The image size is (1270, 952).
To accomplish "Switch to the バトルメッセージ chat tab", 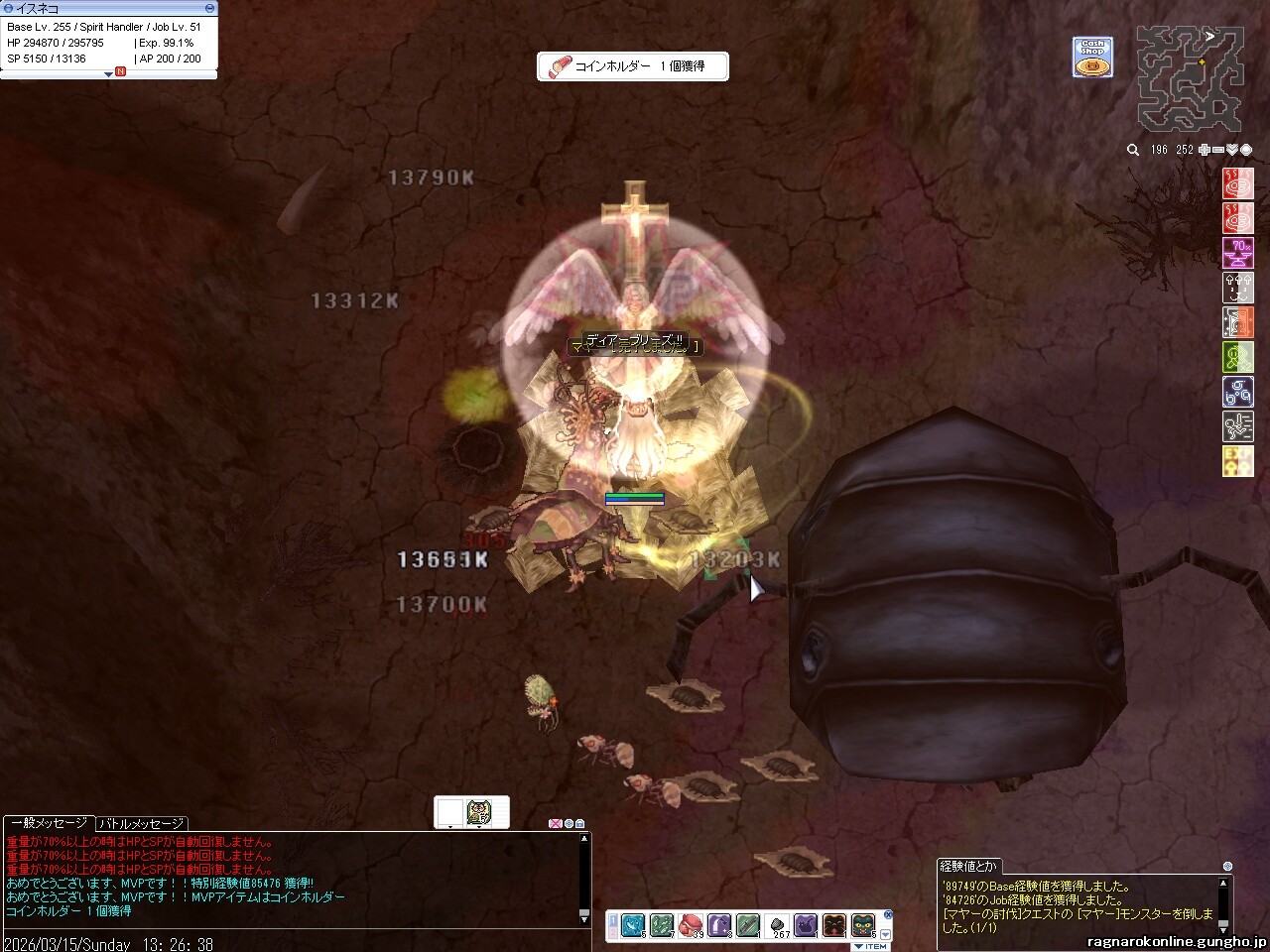I will click(142, 823).
